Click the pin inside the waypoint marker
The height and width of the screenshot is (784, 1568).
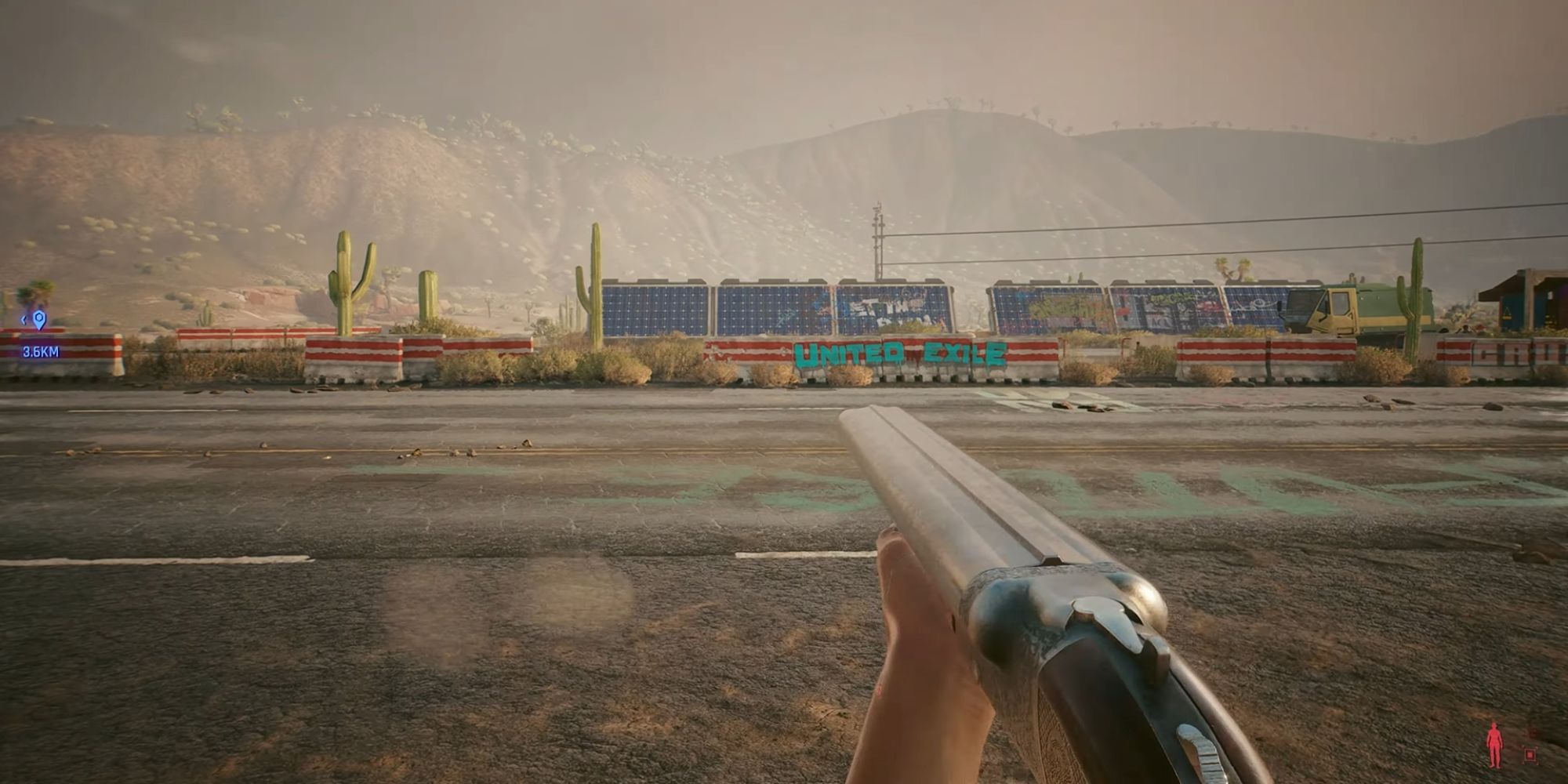coord(38,317)
